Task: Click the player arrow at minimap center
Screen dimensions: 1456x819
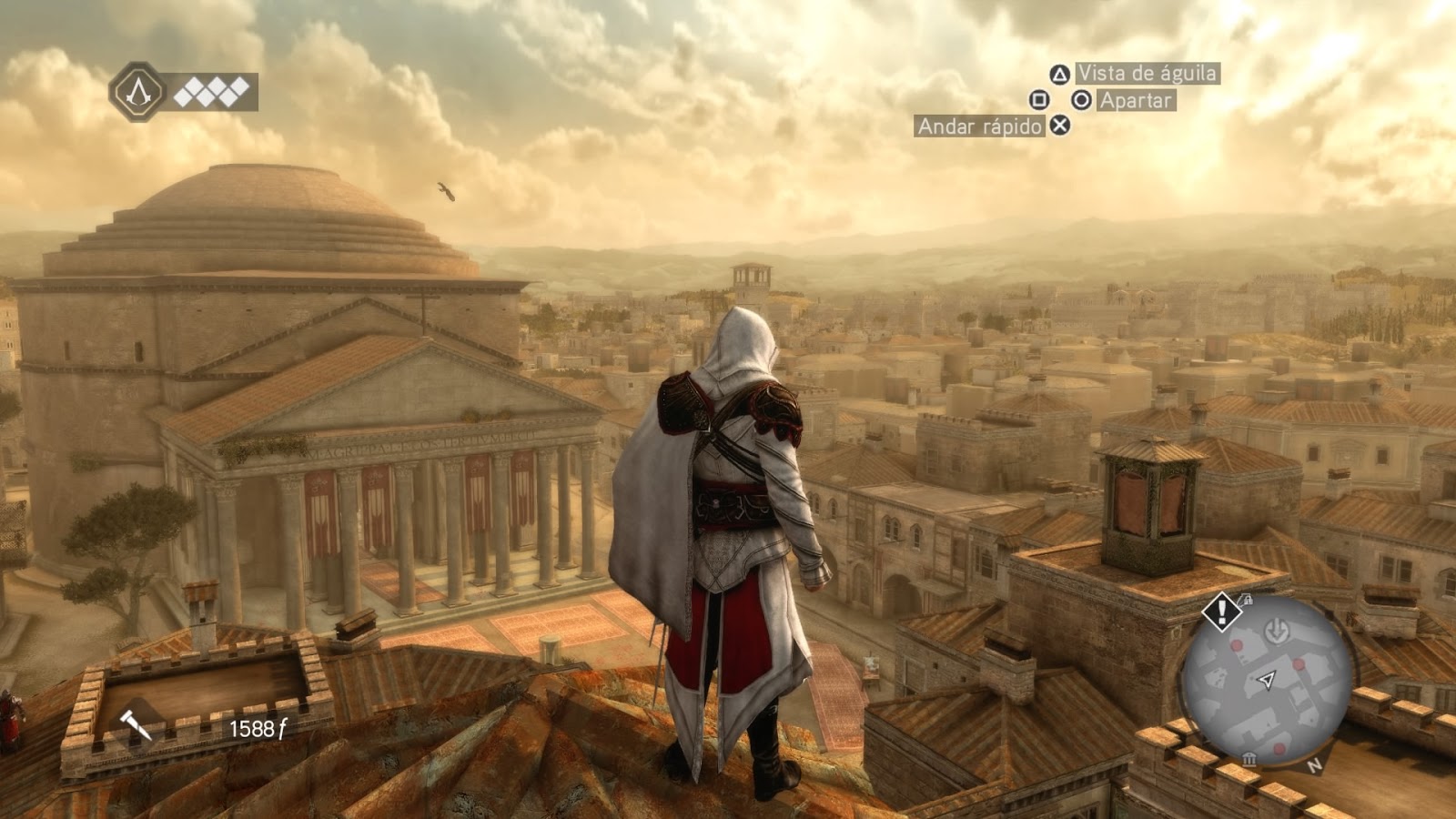Action: [x=1267, y=680]
